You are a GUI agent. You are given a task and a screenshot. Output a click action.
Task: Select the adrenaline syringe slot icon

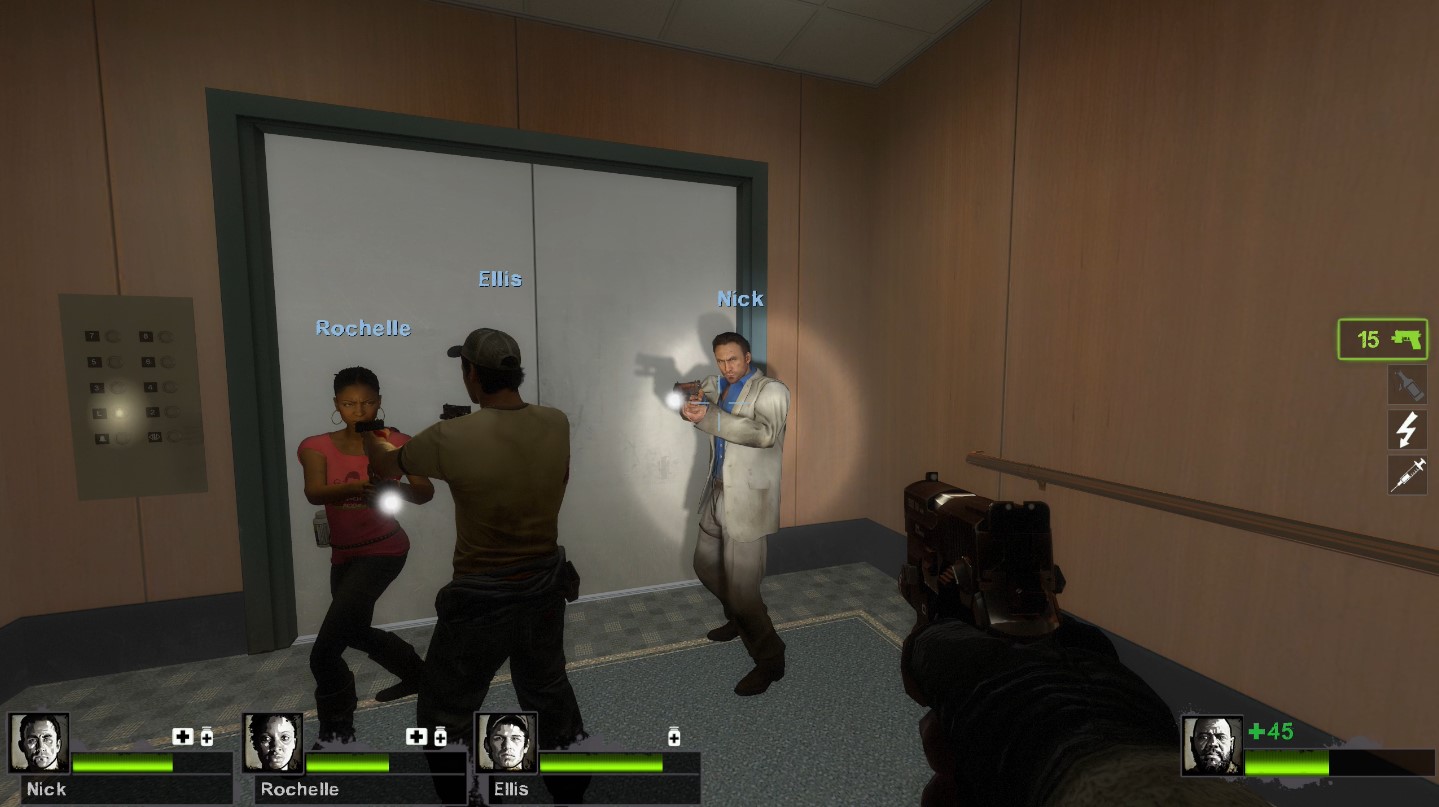coord(1406,475)
